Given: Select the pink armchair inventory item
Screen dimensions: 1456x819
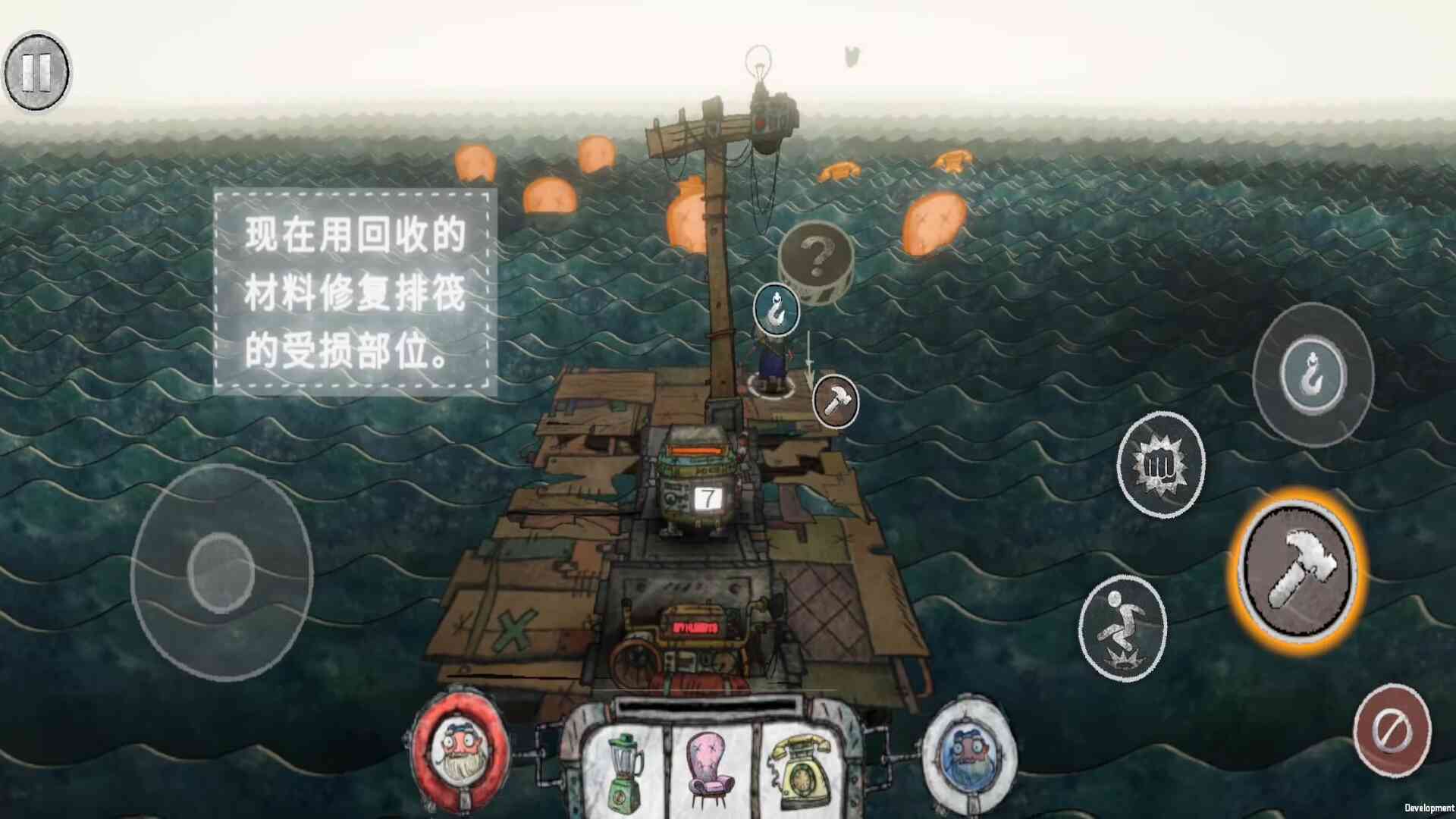Looking at the screenshot, I should (709, 766).
